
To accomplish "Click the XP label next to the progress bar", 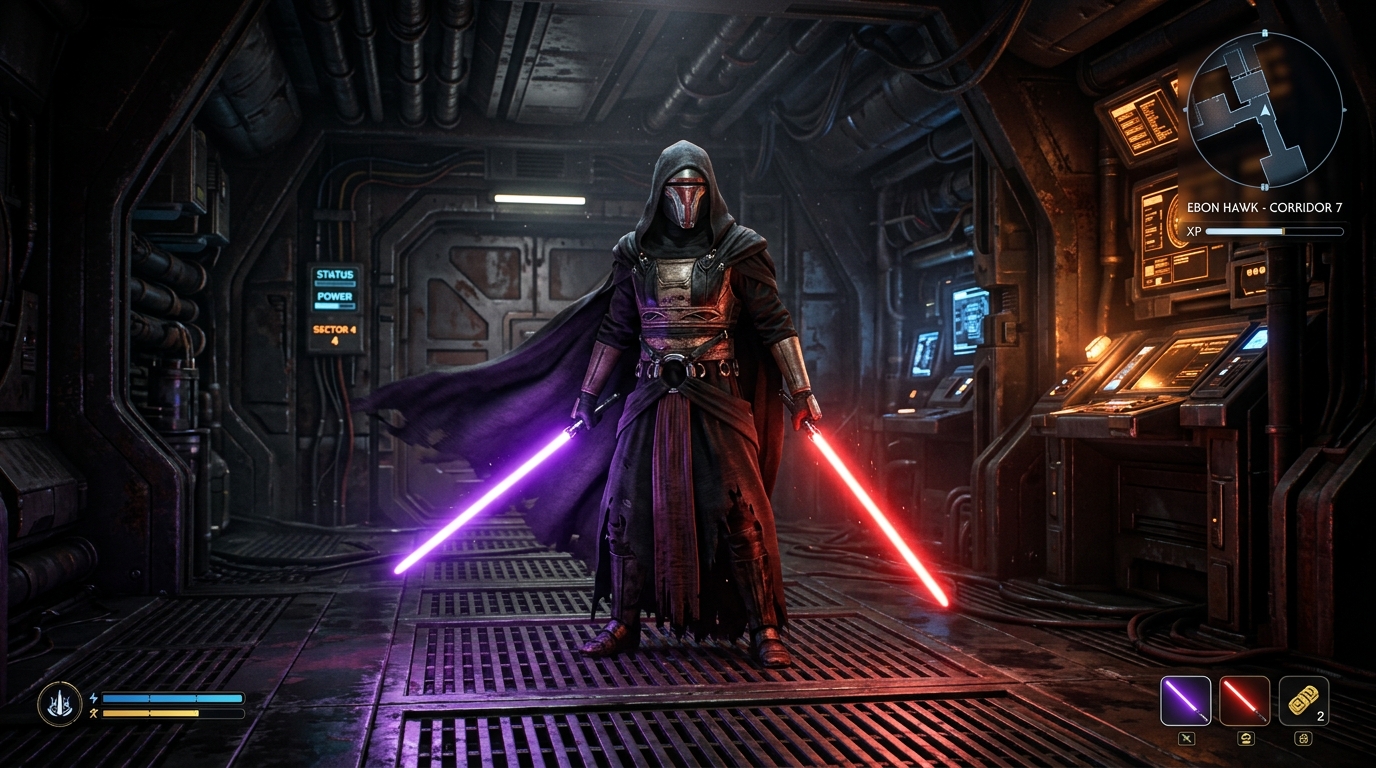I will point(1194,231).
